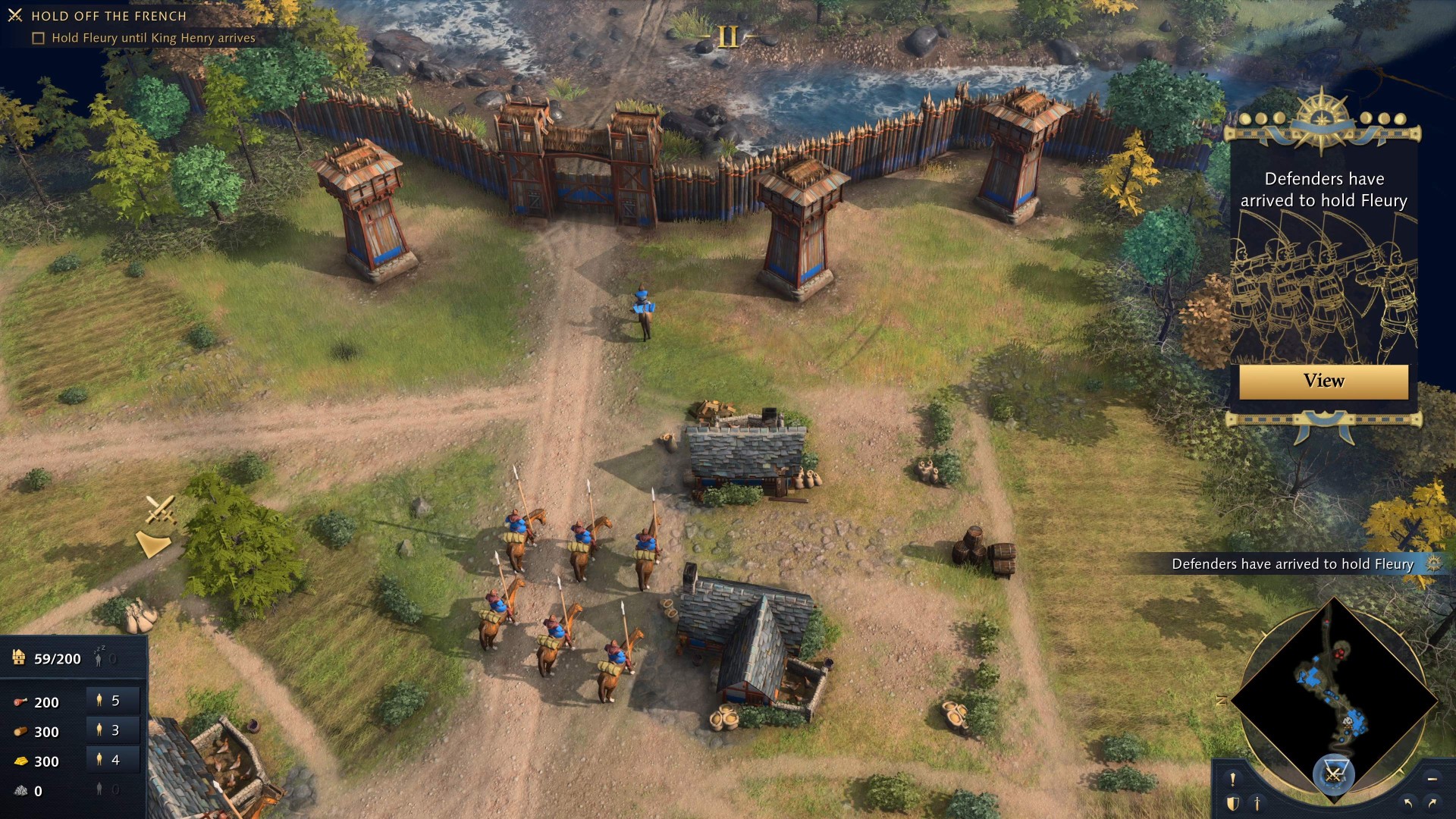Screen dimensions: 1456x819
Task: Toggle the sword military filter on minimap
Action: 1257,805
